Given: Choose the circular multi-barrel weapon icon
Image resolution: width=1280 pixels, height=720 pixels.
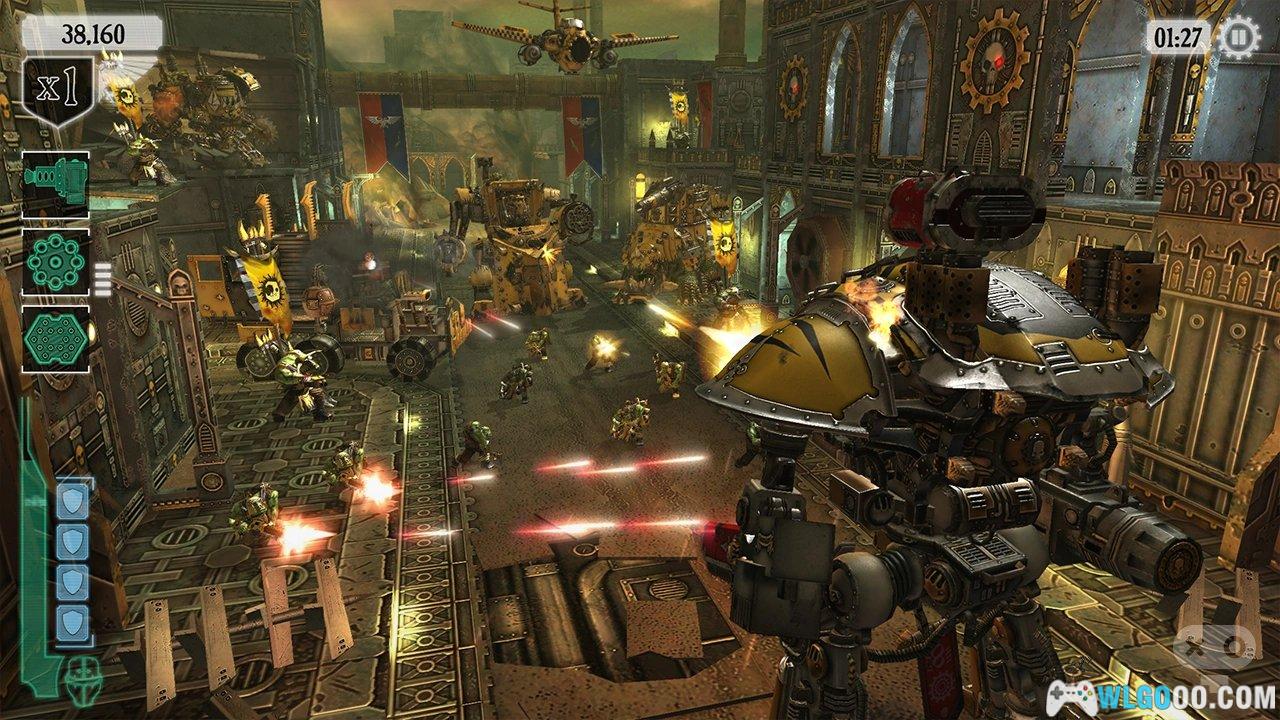Looking at the screenshot, I should pos(56,261).
